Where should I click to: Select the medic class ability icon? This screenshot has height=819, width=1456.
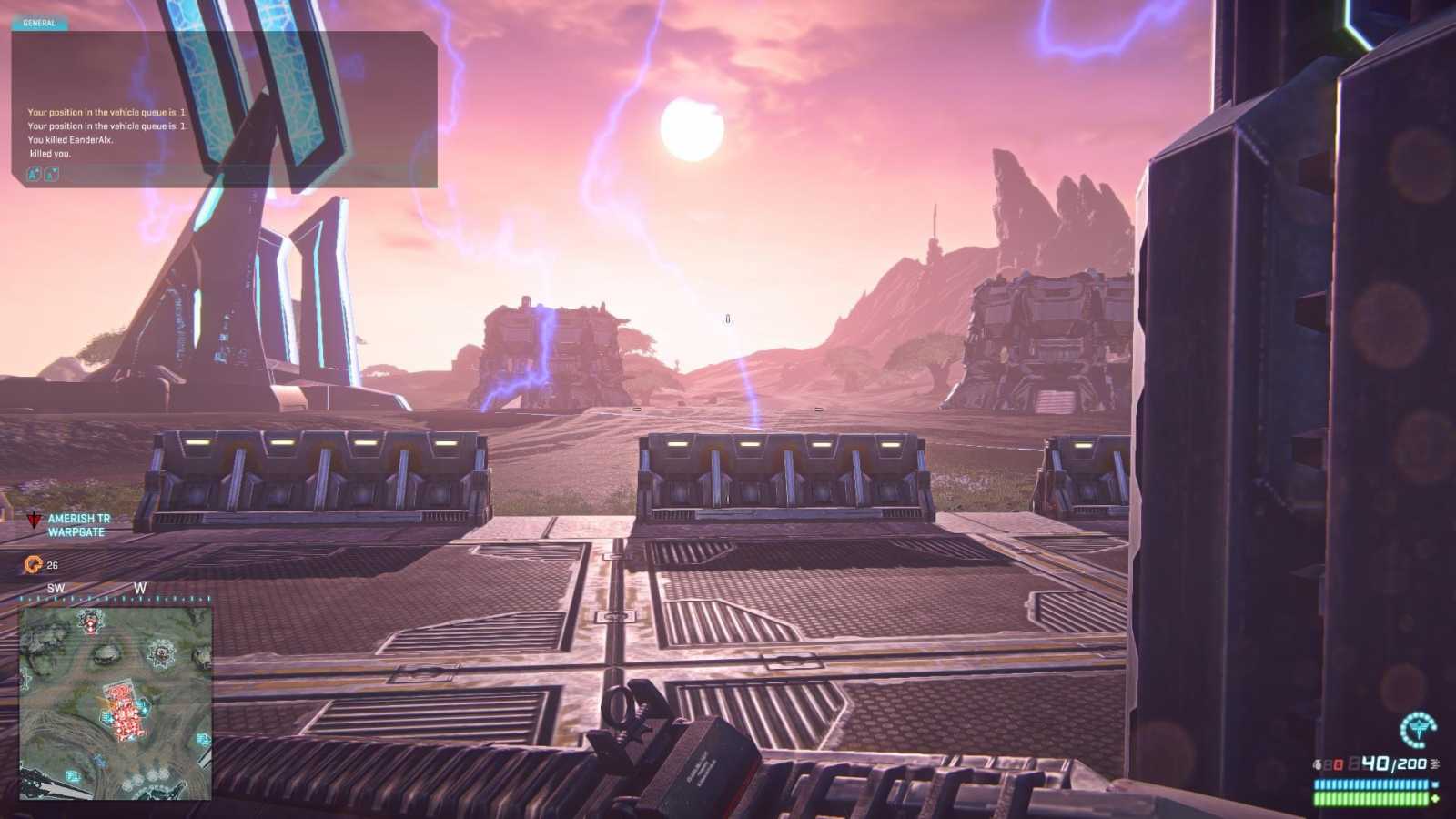[x=1420, y=731]
